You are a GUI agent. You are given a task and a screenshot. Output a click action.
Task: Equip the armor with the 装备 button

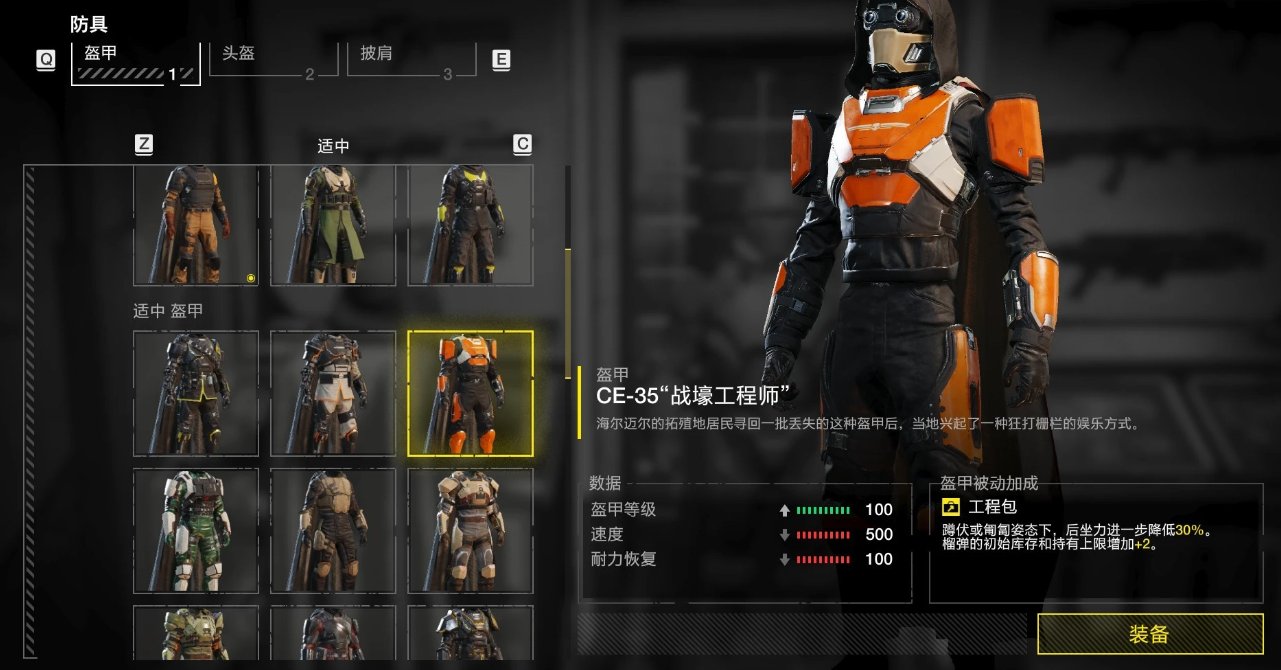[x=1148, y=634]
